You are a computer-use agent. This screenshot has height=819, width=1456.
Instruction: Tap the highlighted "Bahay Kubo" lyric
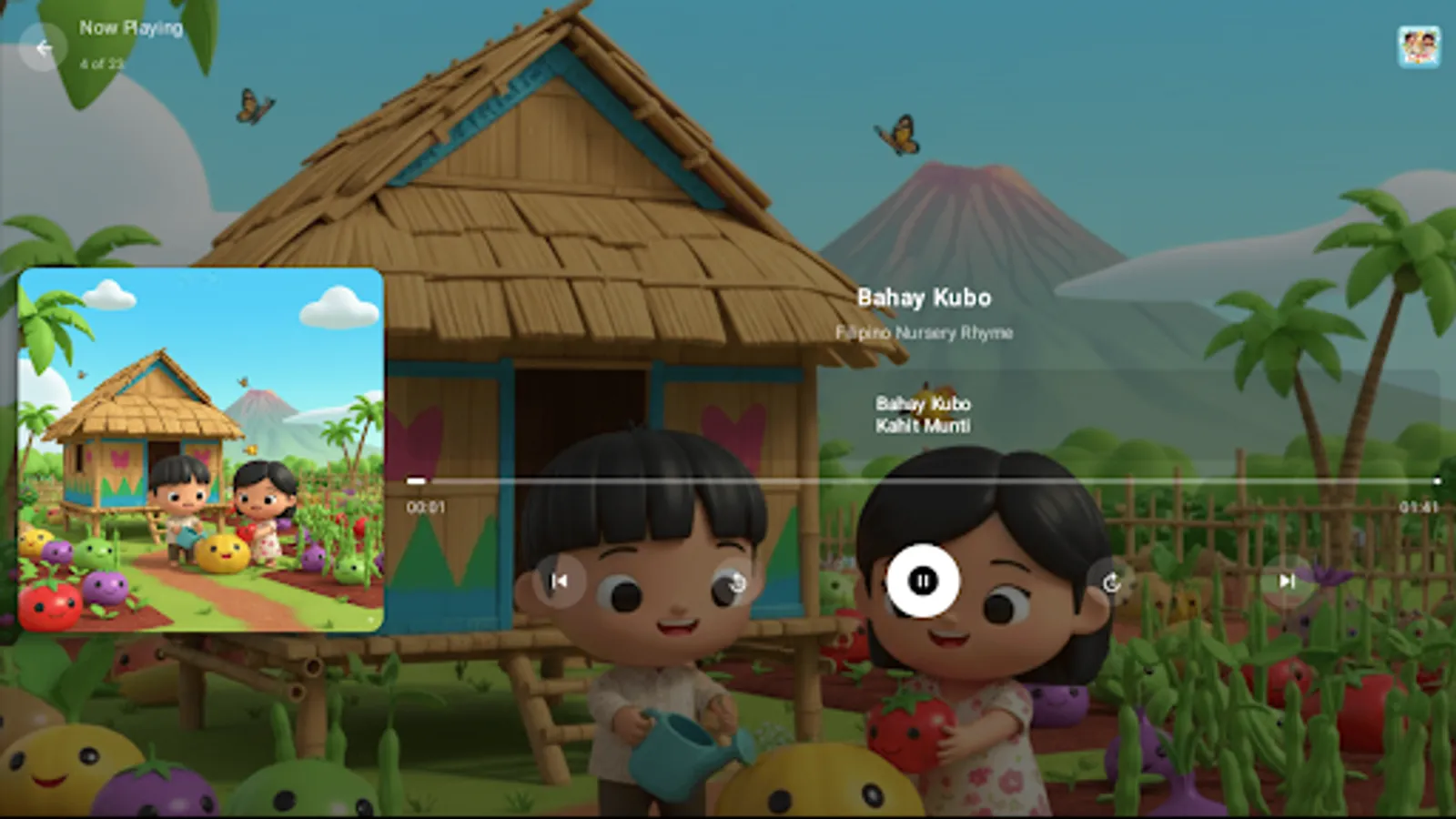tap(924, 403)
